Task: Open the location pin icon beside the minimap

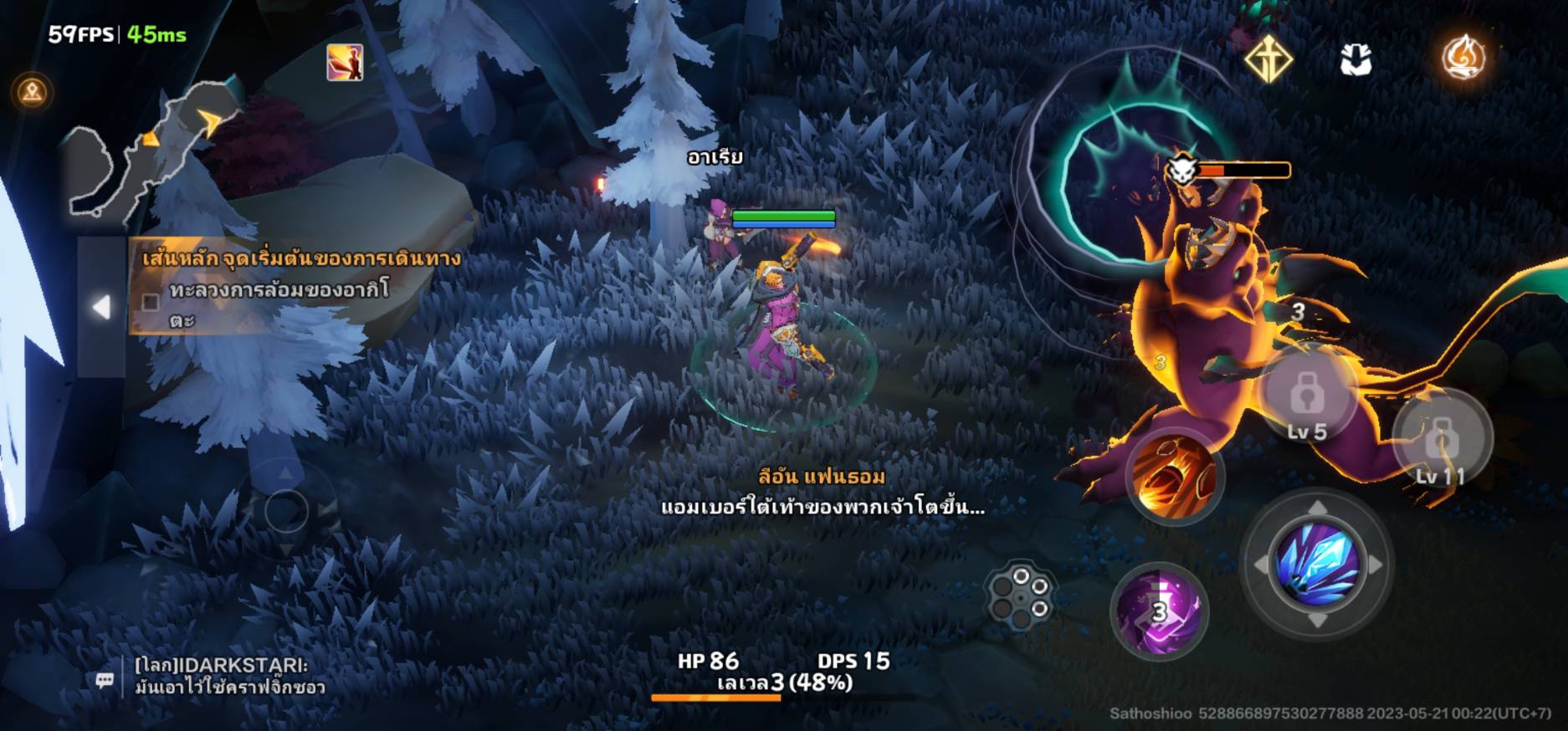Action: [33, 91]
